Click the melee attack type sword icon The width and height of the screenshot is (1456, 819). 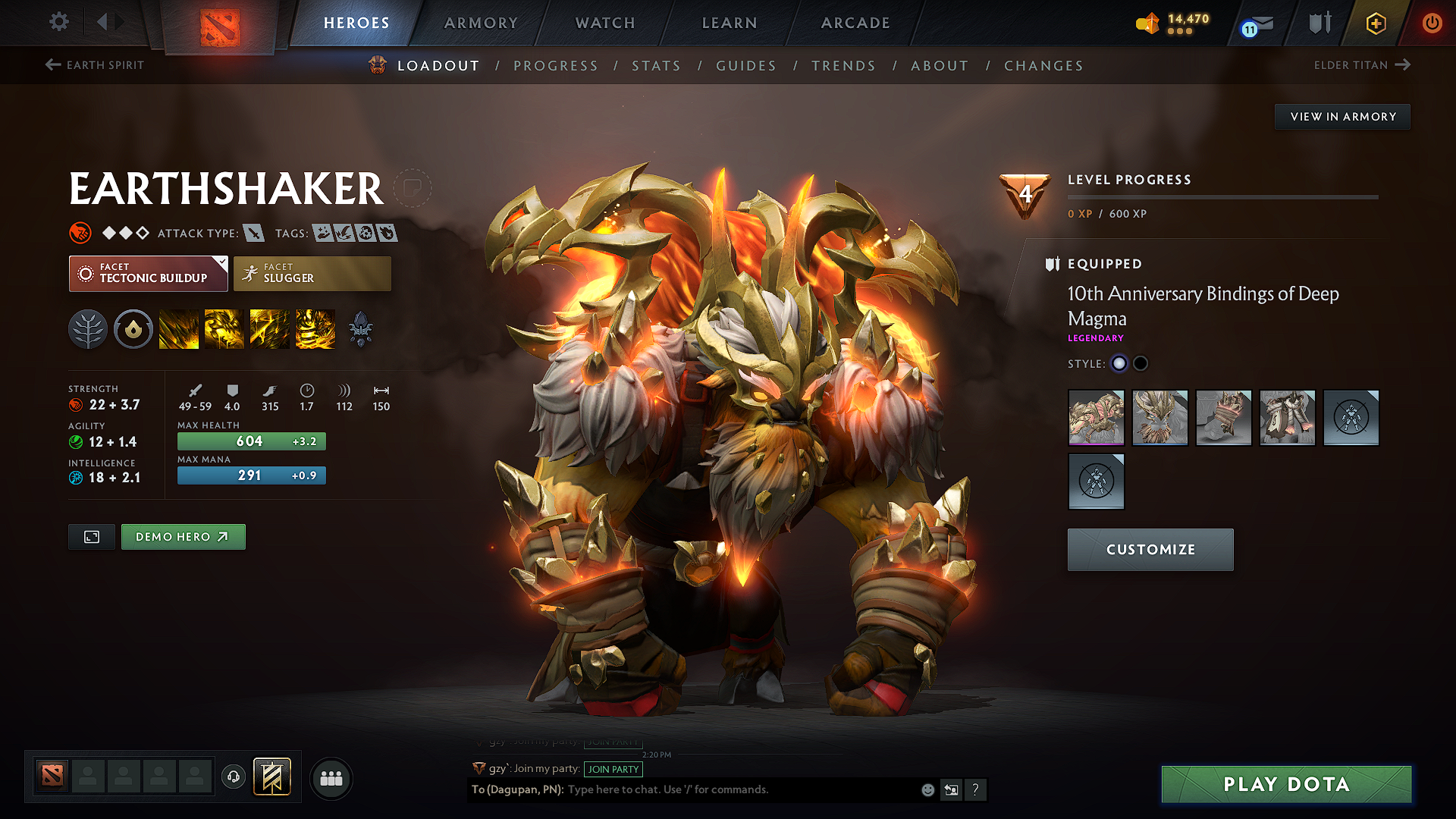(x=253, y=234)
